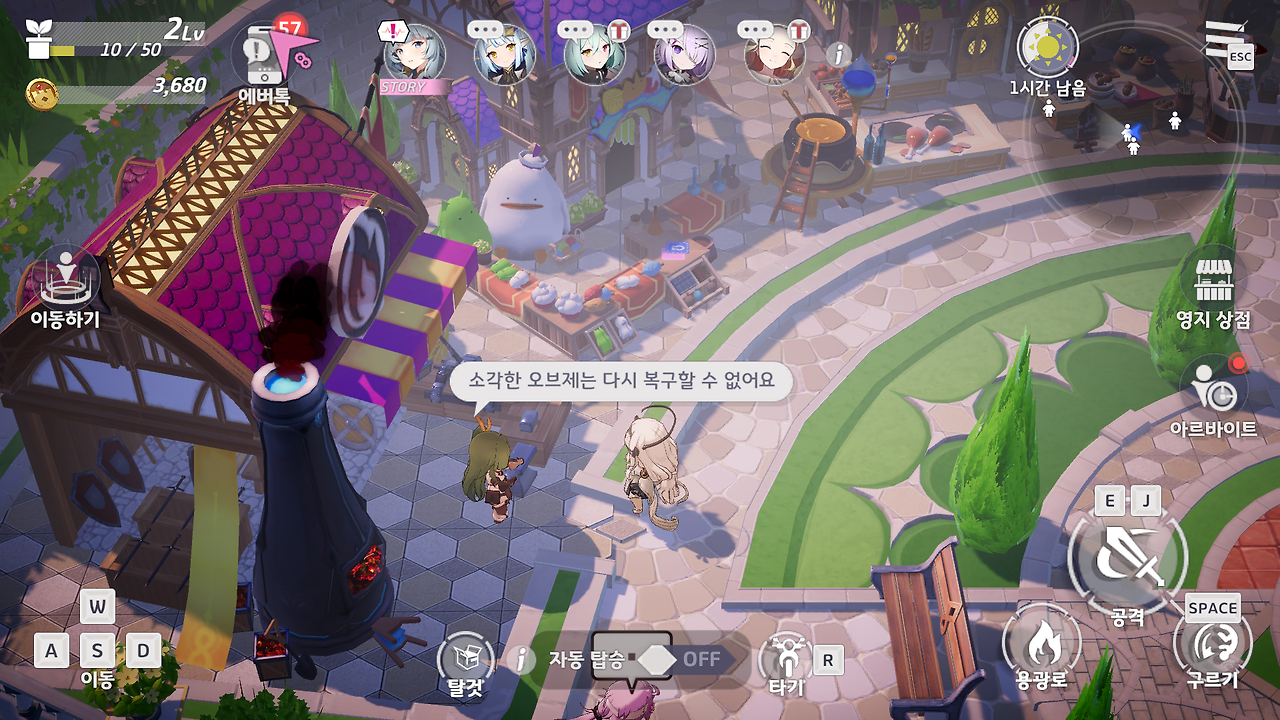Use the 구르기 roll button
The image size is (1280, 720).
(x=1212, y=641)
